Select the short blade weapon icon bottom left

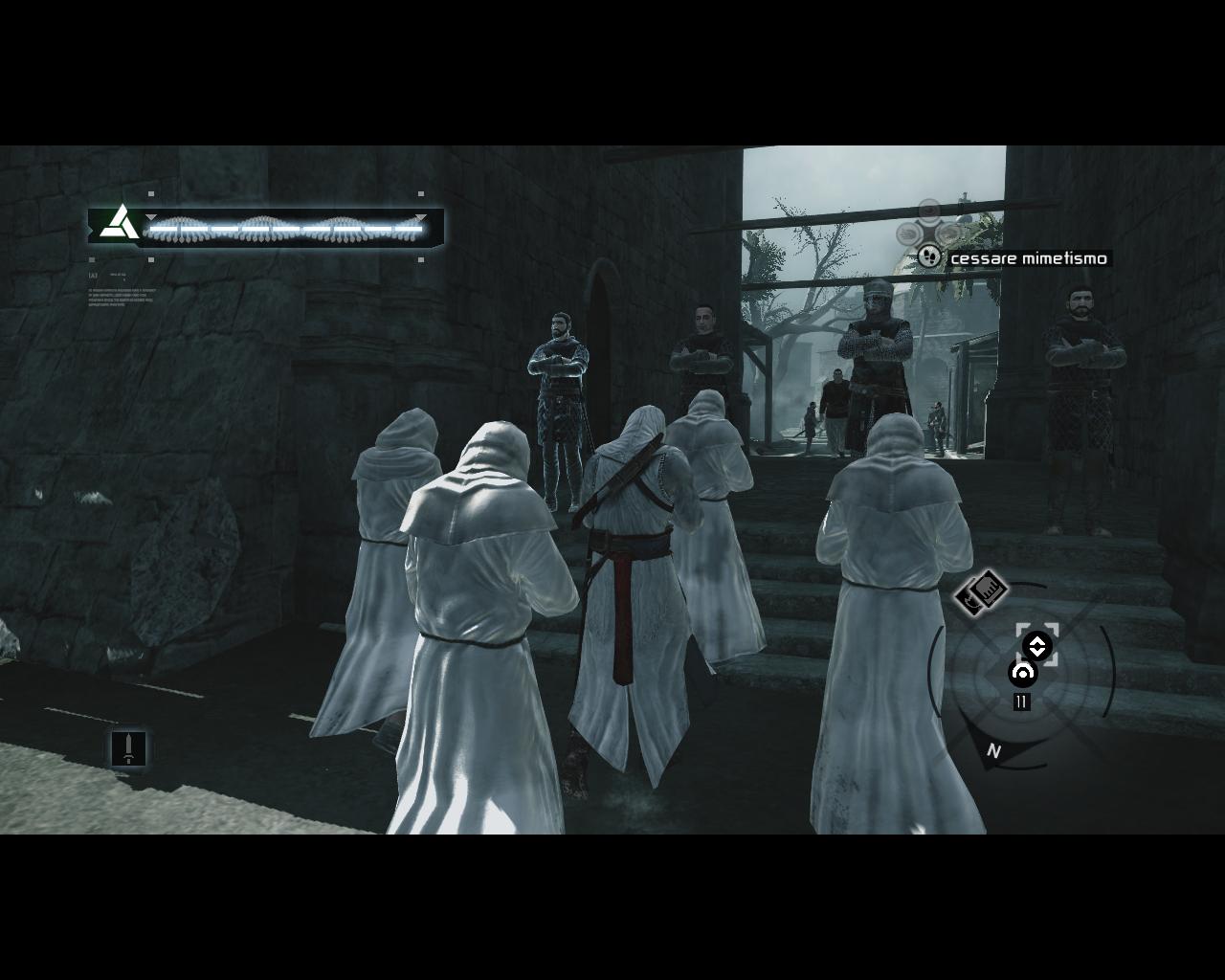point(129,749)
